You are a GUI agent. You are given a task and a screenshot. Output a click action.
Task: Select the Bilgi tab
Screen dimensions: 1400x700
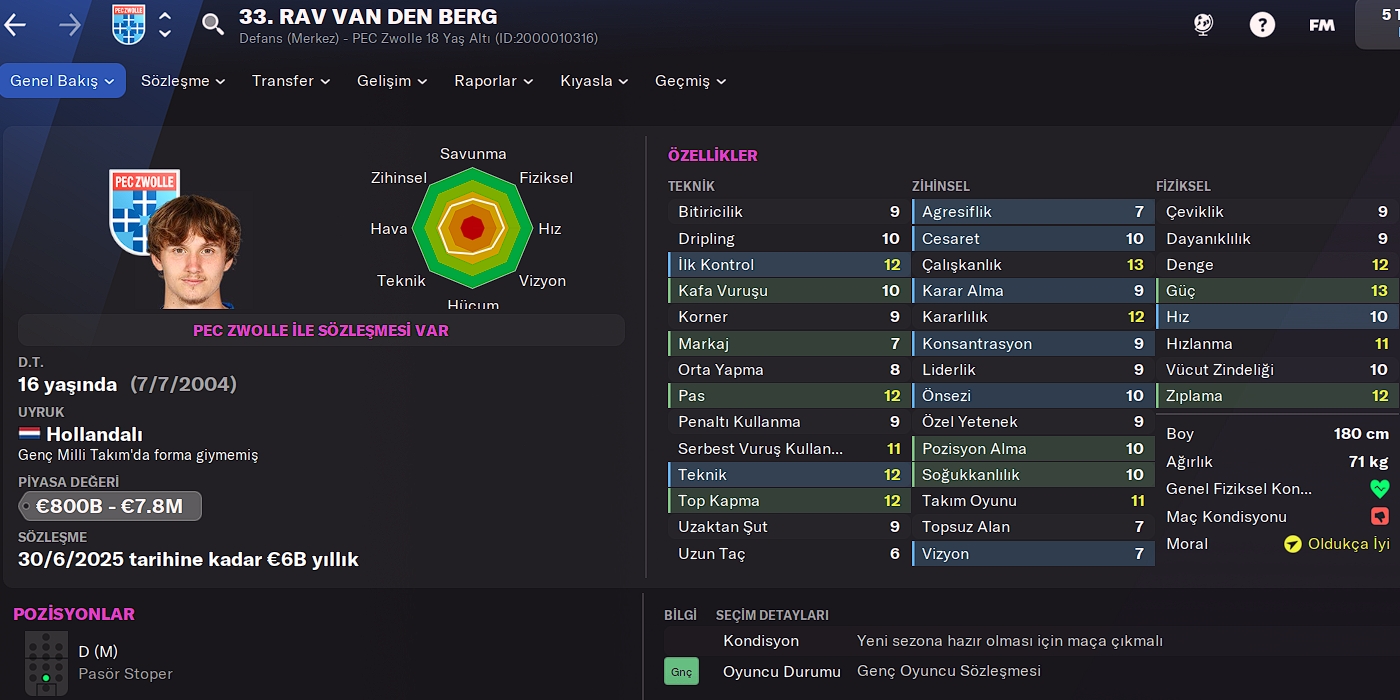680,615
